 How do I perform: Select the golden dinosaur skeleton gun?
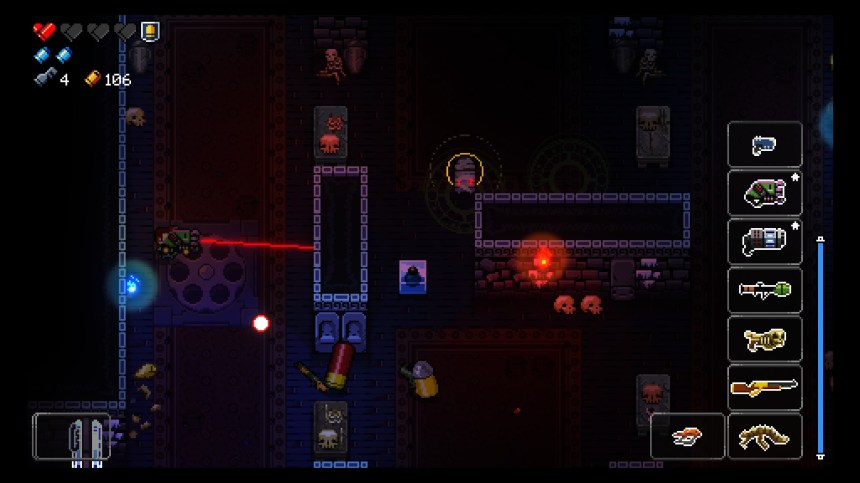coord(764,436)
